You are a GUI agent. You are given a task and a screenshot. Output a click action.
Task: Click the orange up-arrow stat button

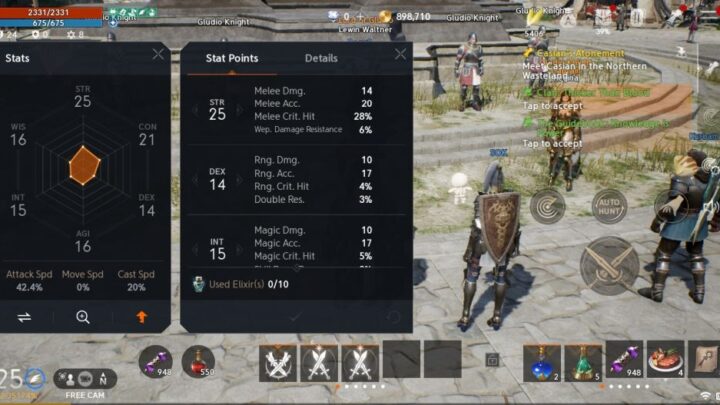(x=141, y=316)
